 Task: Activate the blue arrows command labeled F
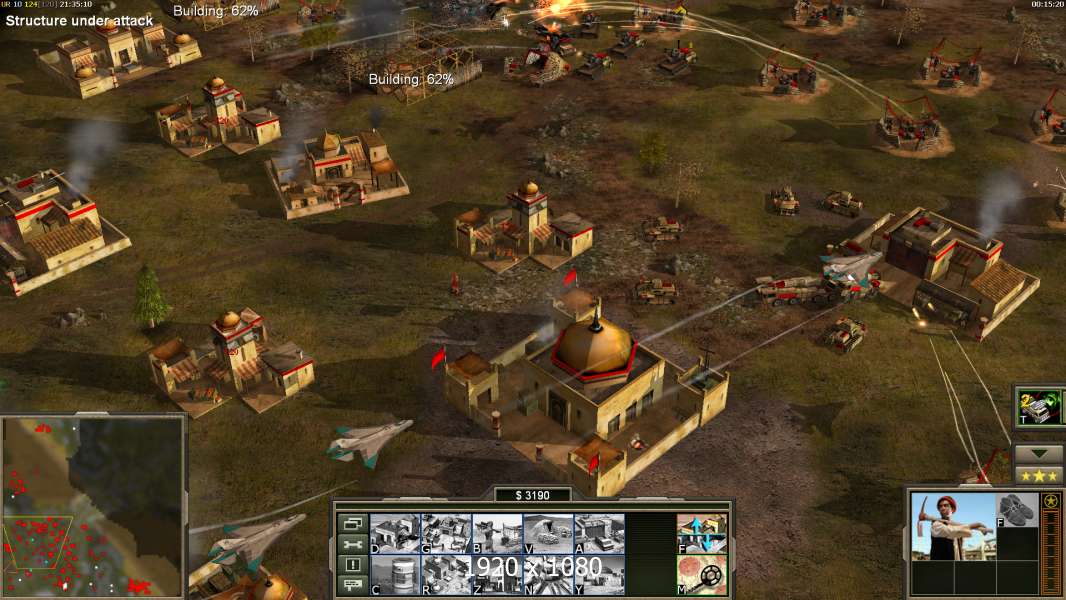[x=702, y=533]
